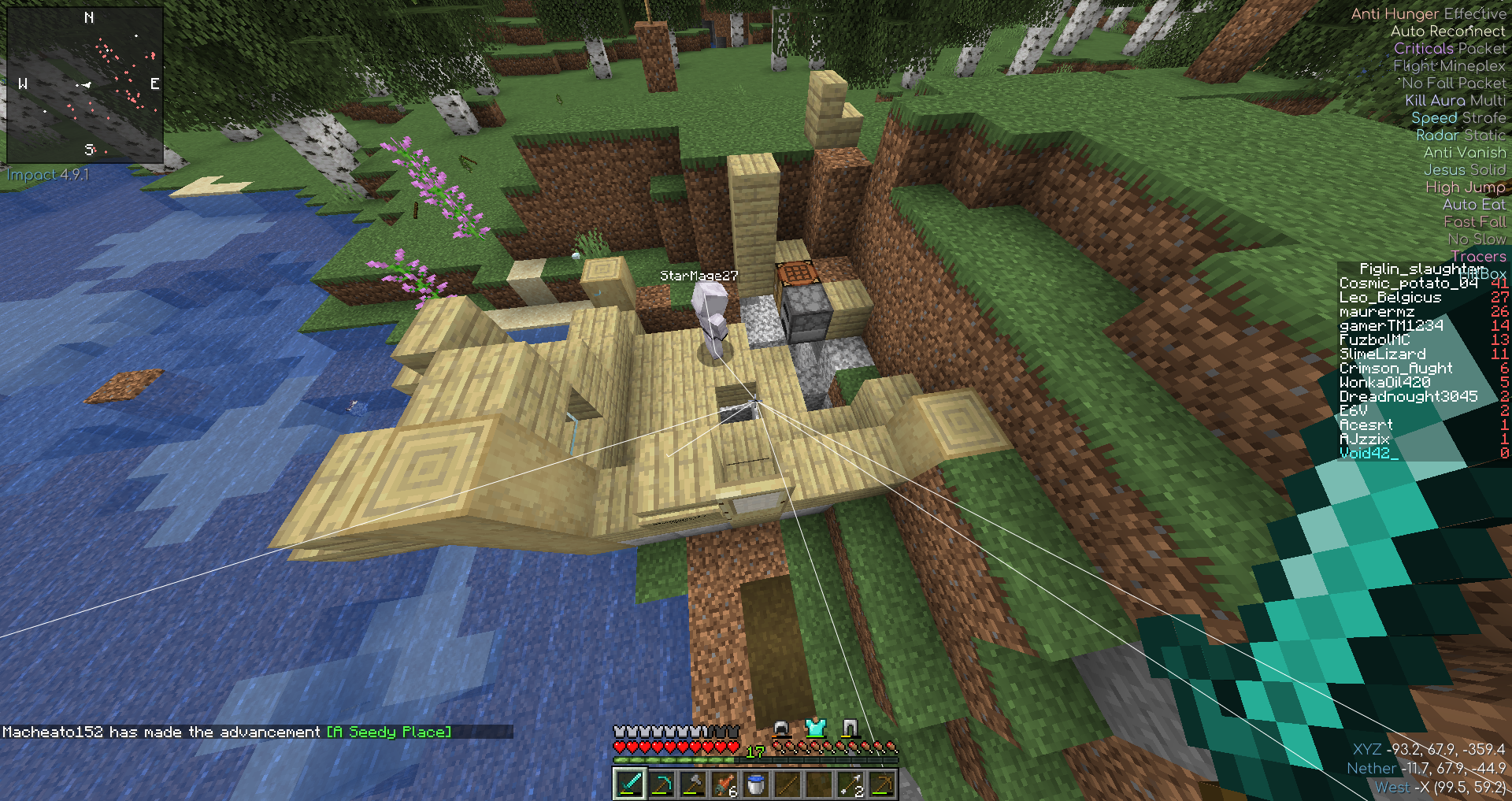Viewport: 1512px width, 801px height.
Task: Select the diamond pickaxe hotbar slot
Action: coord(661,784)
